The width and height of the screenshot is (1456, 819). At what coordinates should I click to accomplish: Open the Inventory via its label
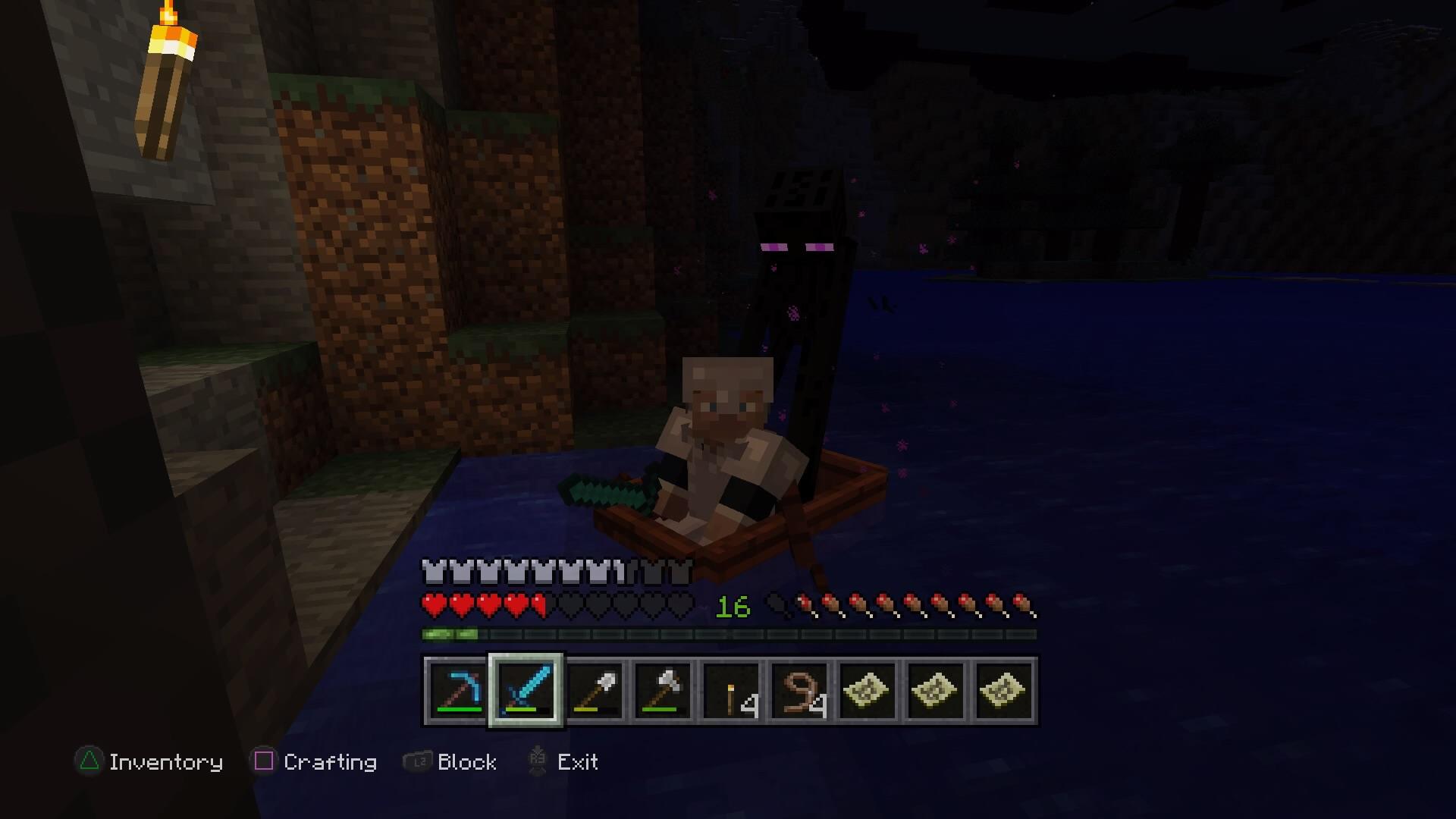pyautogui.click(x=165, y=762)
